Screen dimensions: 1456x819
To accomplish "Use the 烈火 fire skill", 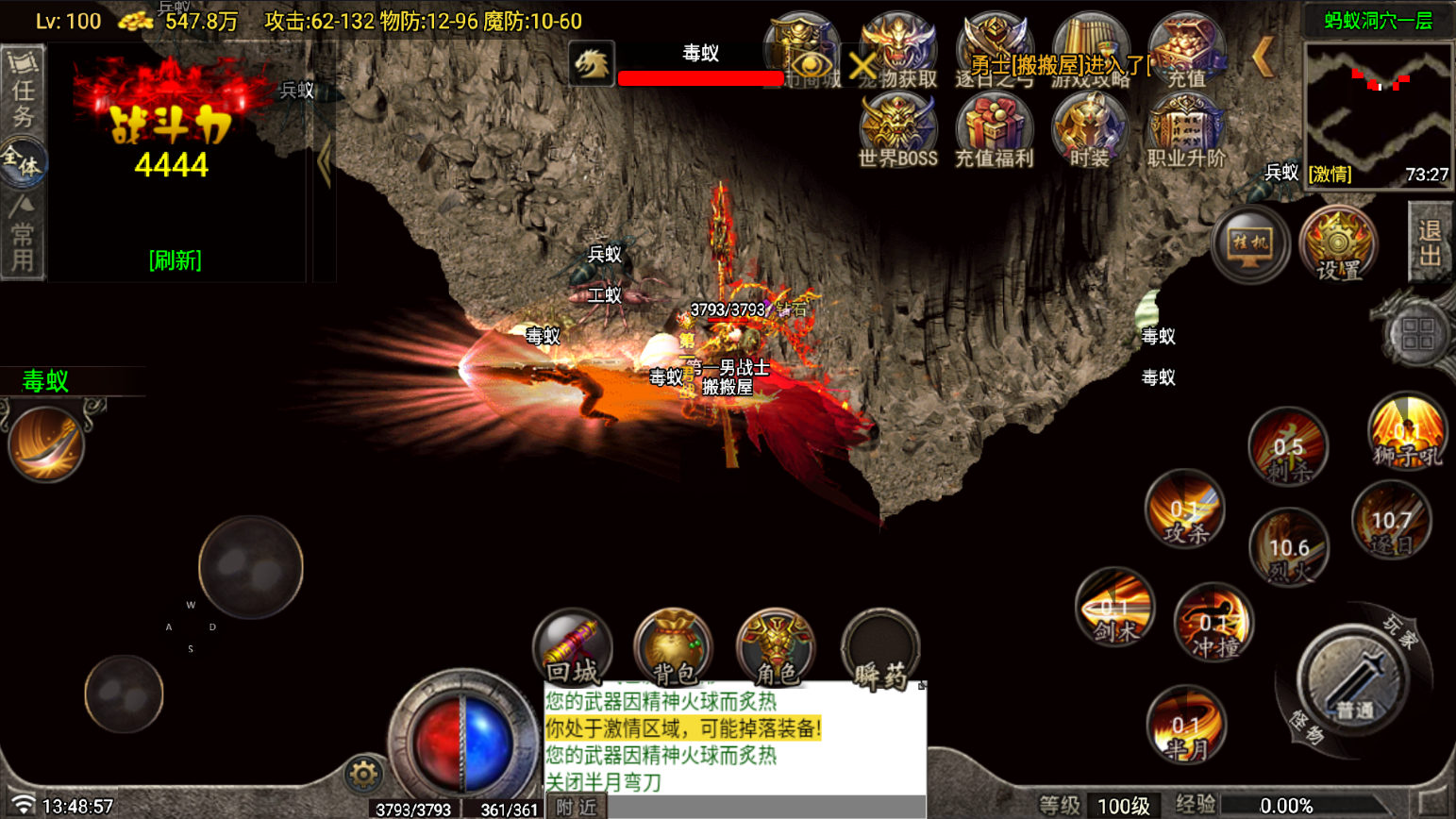I will 1289,547.
